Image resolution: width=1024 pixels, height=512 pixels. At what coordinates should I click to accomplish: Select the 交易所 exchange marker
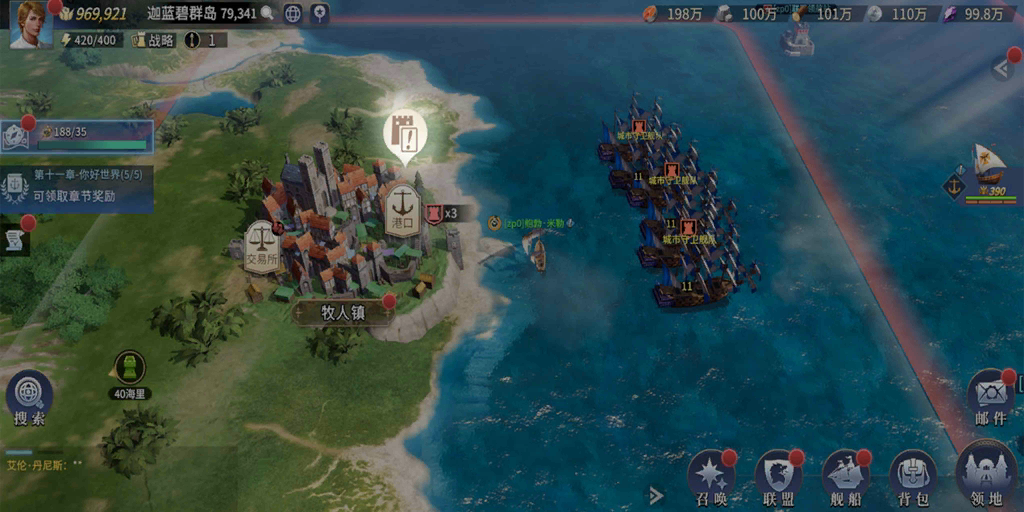[262, 246]
